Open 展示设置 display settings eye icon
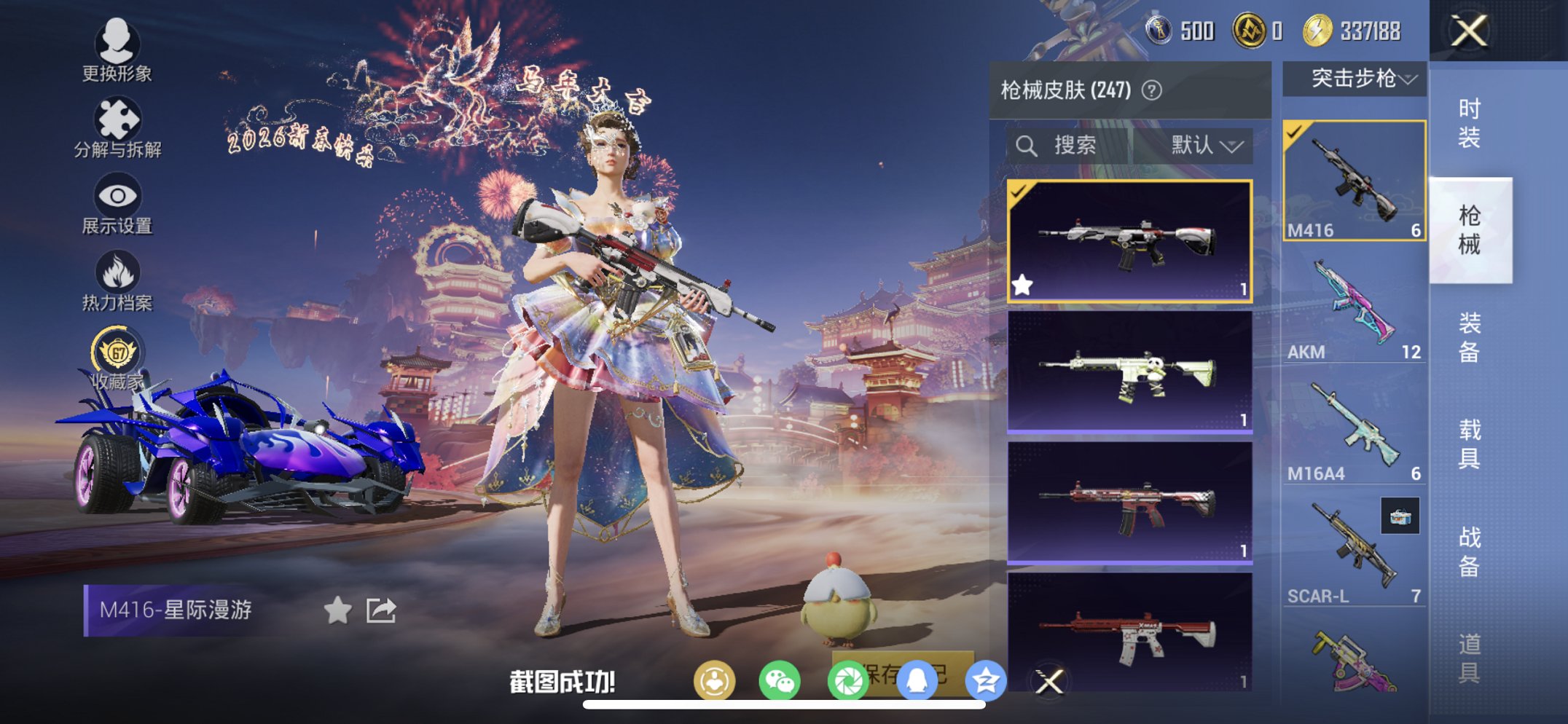Viewport: 1568px width, 724px height. 117,195
